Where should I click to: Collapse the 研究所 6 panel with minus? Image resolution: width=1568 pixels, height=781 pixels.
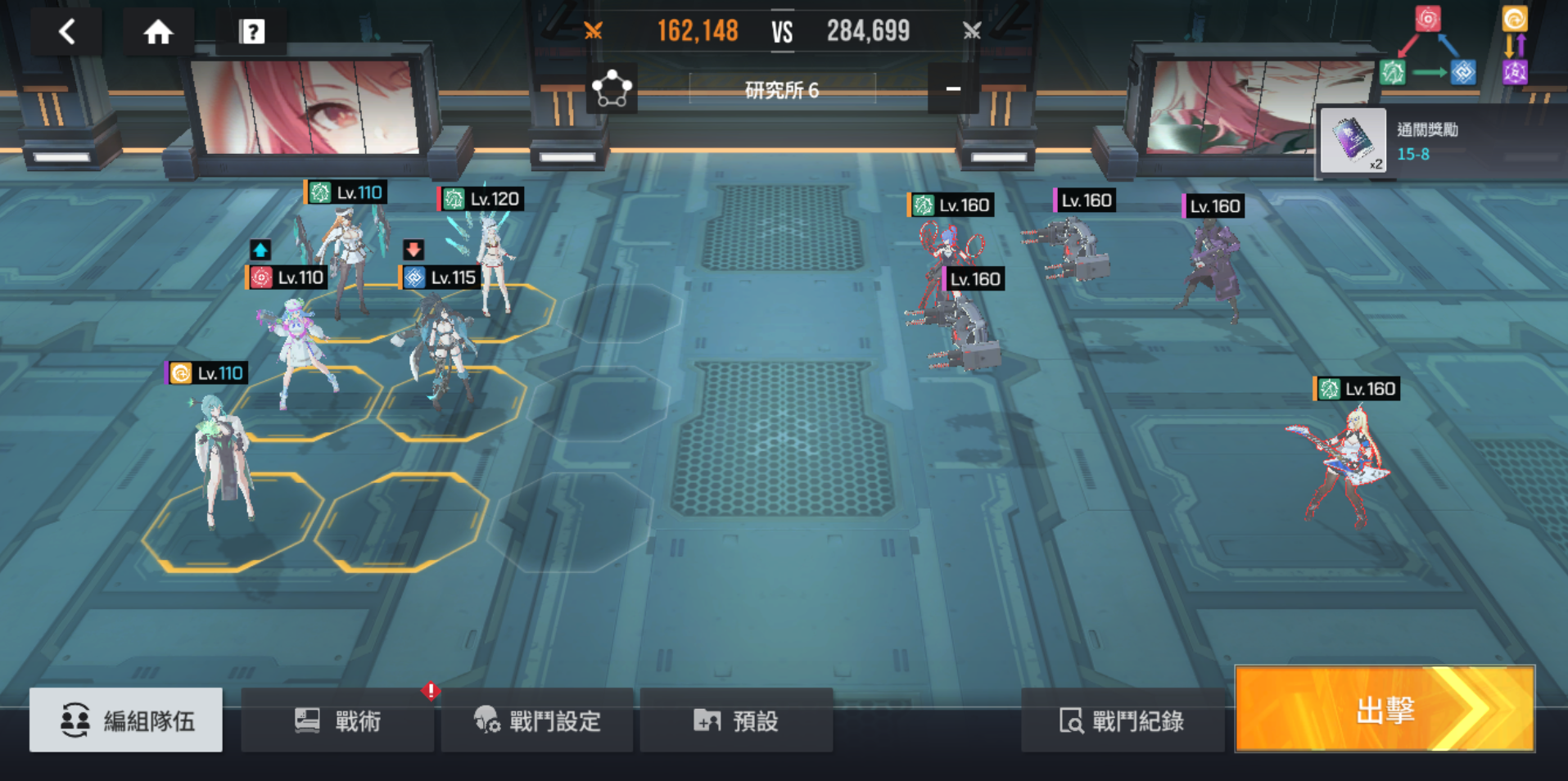[x=953, y=88]
